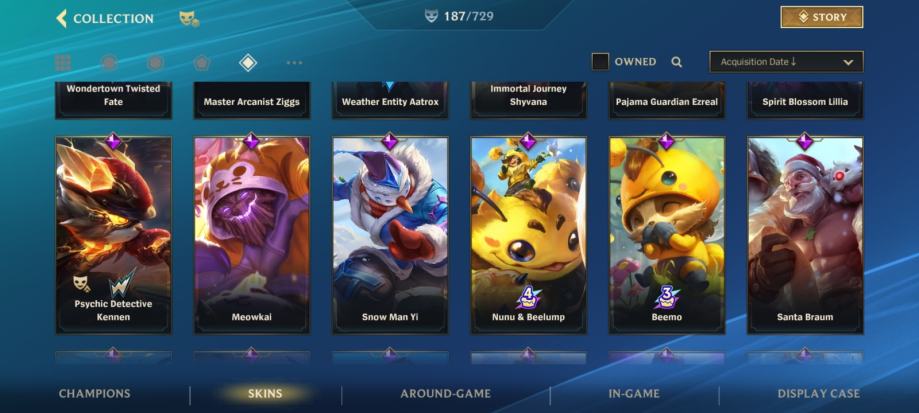The width and height of the screenshot is (919, 413).
Task: Go back from Collection screen
Action: tap(62, 18)
